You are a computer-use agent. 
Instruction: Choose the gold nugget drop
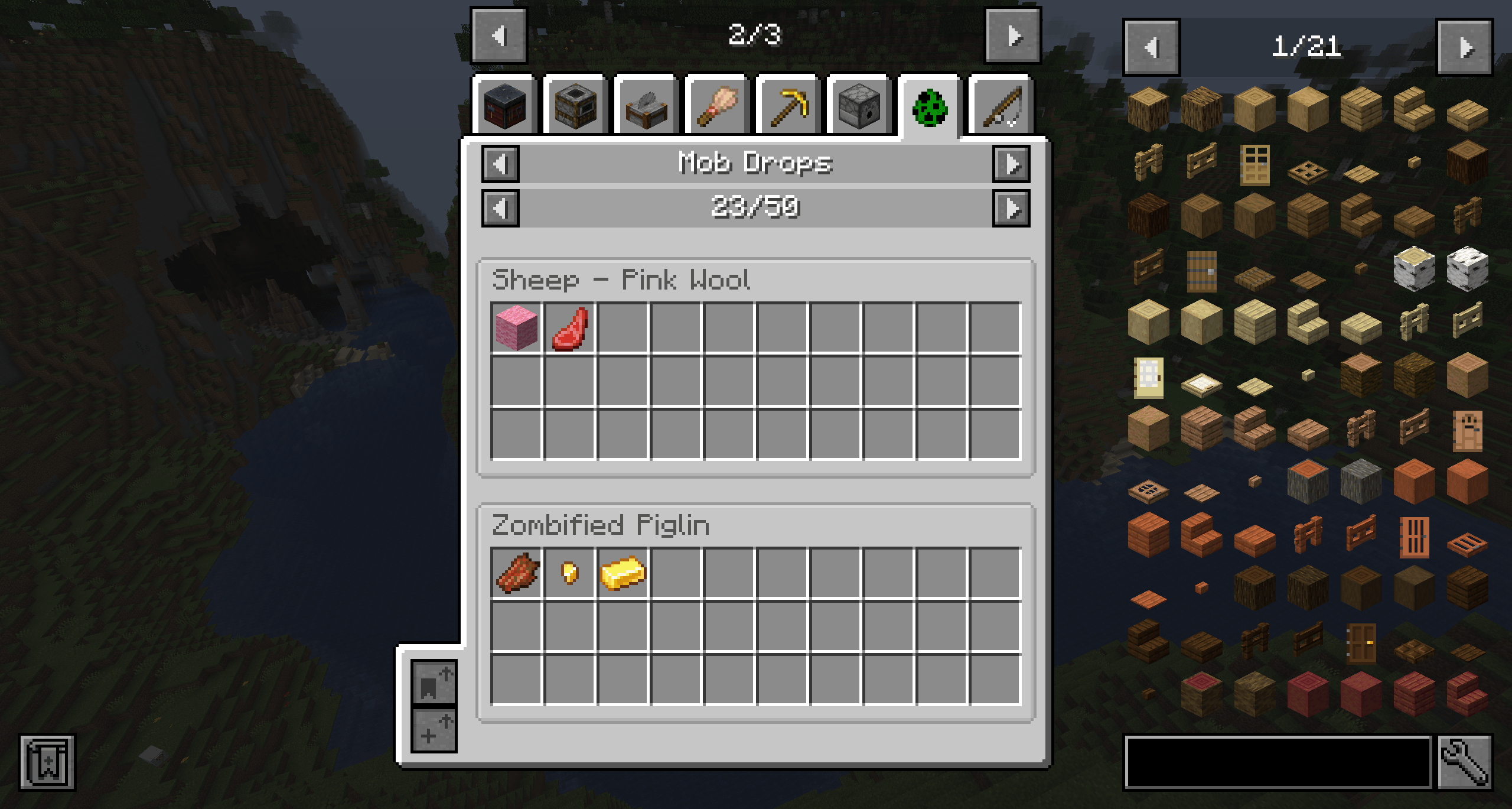(569, 573)
